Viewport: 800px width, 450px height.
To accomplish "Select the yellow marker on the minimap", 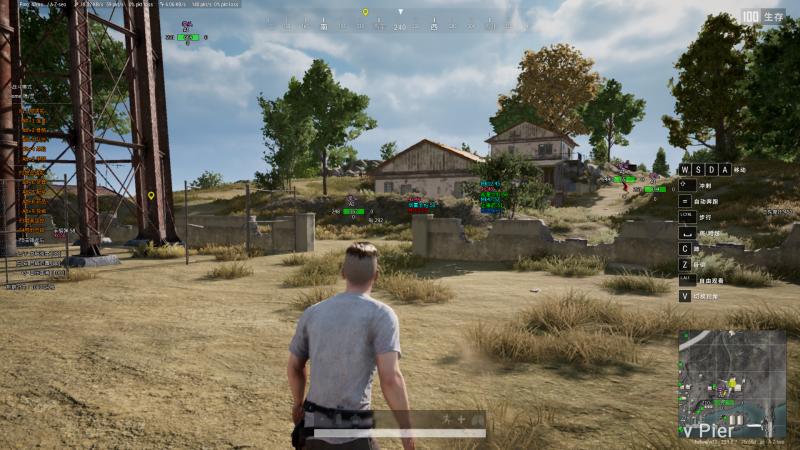I will pyautogui.click(x=732, y=383).
